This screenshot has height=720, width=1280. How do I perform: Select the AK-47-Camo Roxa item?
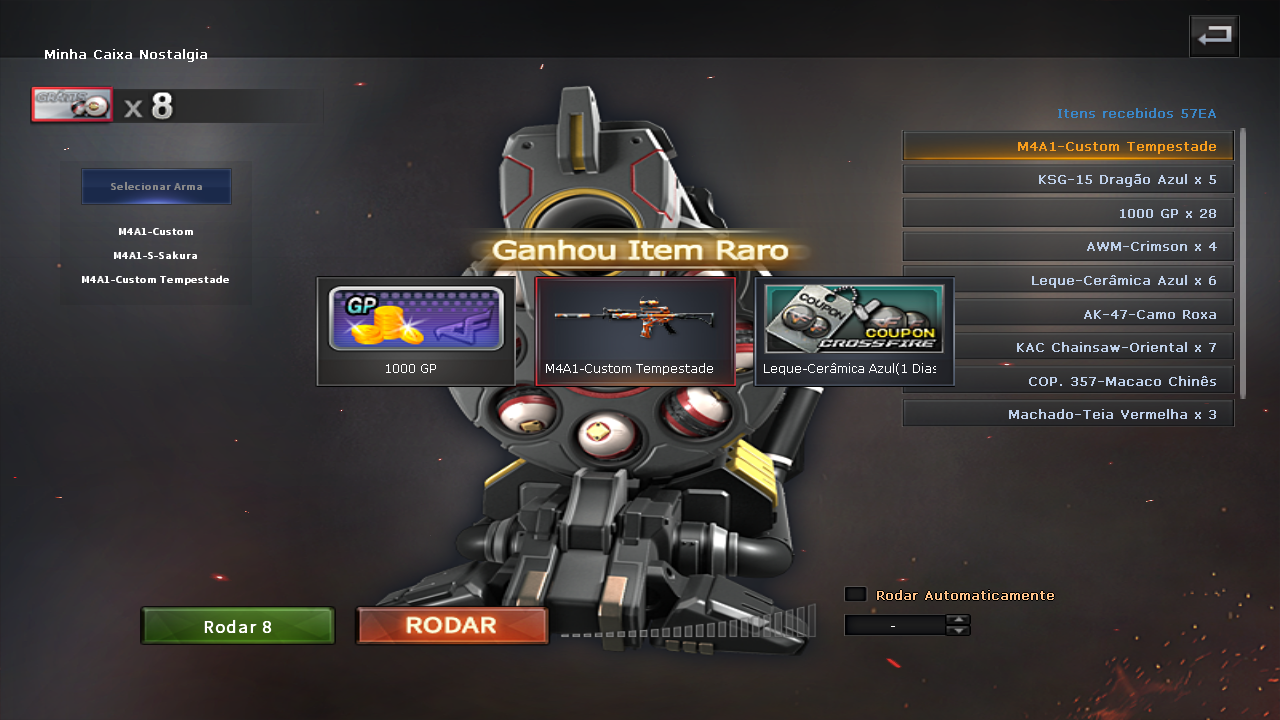click(1067, 313)
